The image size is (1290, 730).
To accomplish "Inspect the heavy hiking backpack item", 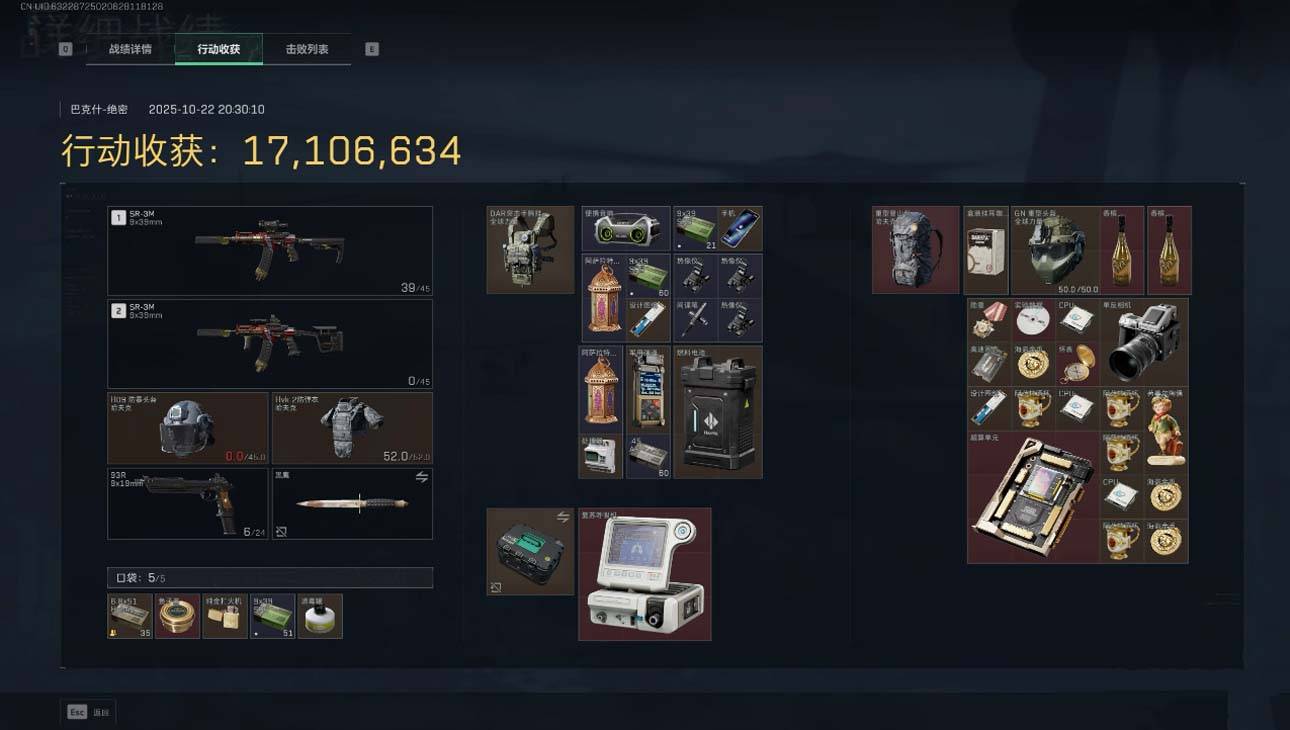I will pos(915,250).
